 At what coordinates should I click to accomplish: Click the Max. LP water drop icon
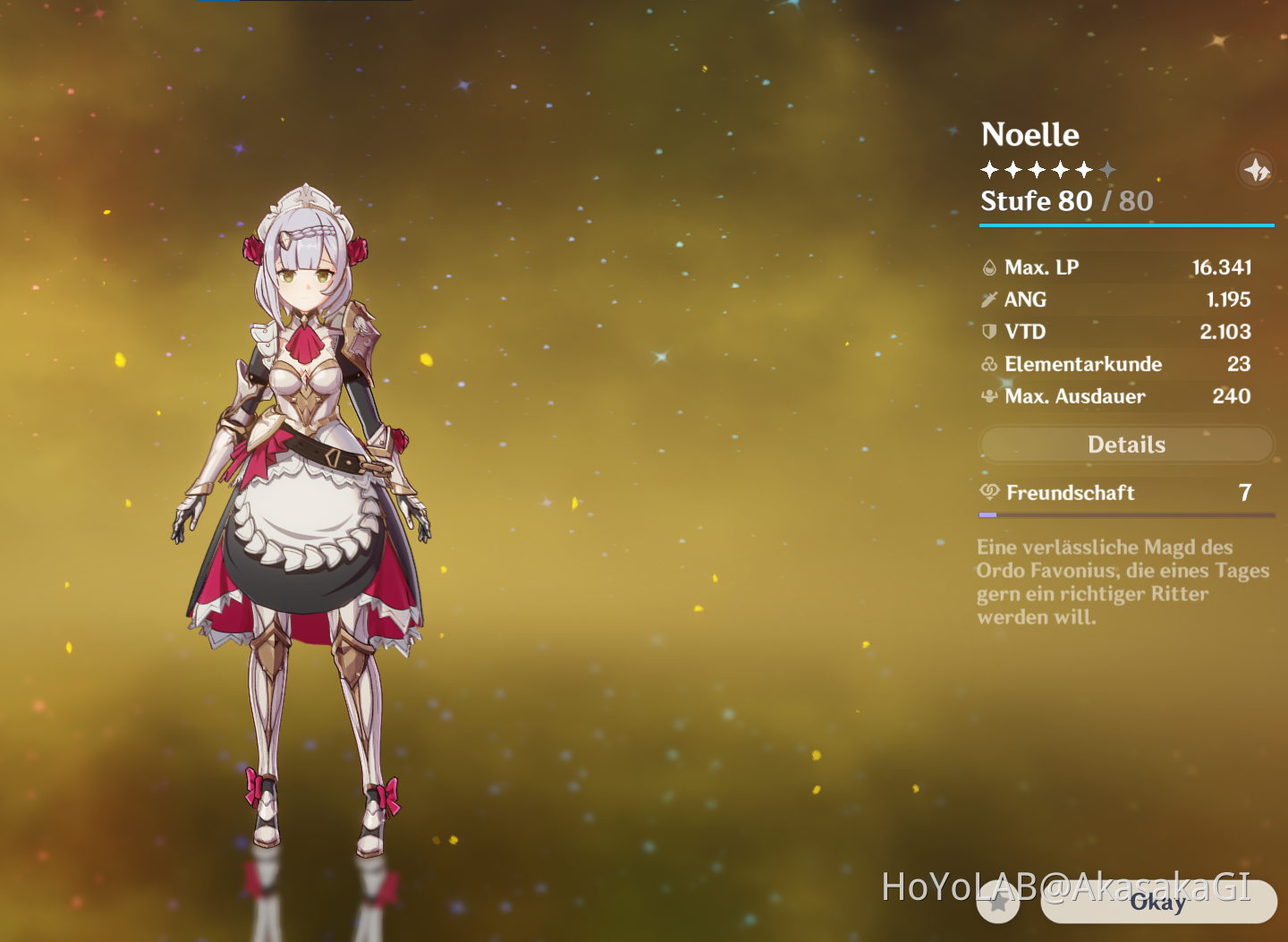point(991,267)
